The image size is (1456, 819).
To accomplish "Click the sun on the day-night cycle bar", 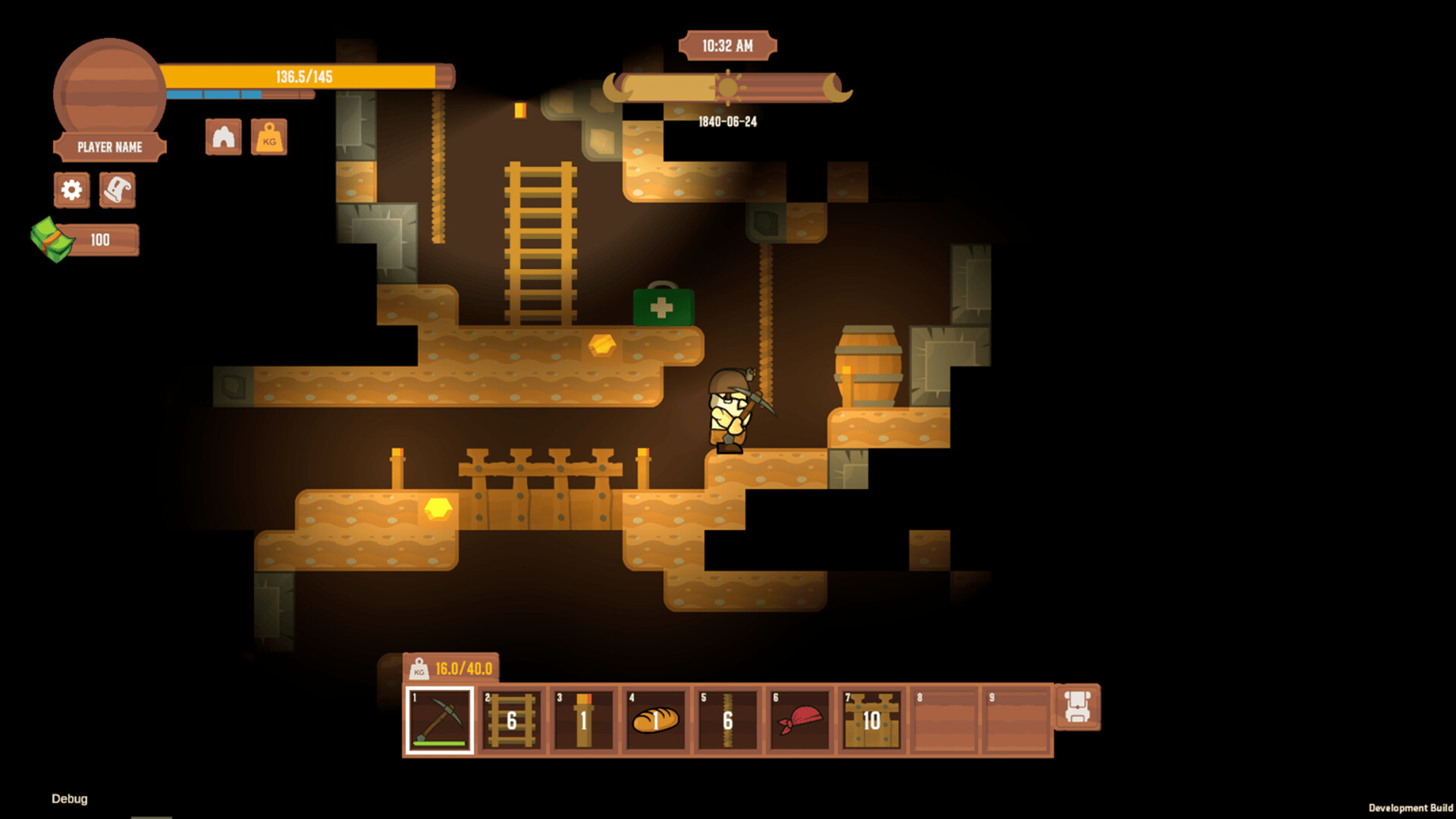I will click(x=730, y=88).
